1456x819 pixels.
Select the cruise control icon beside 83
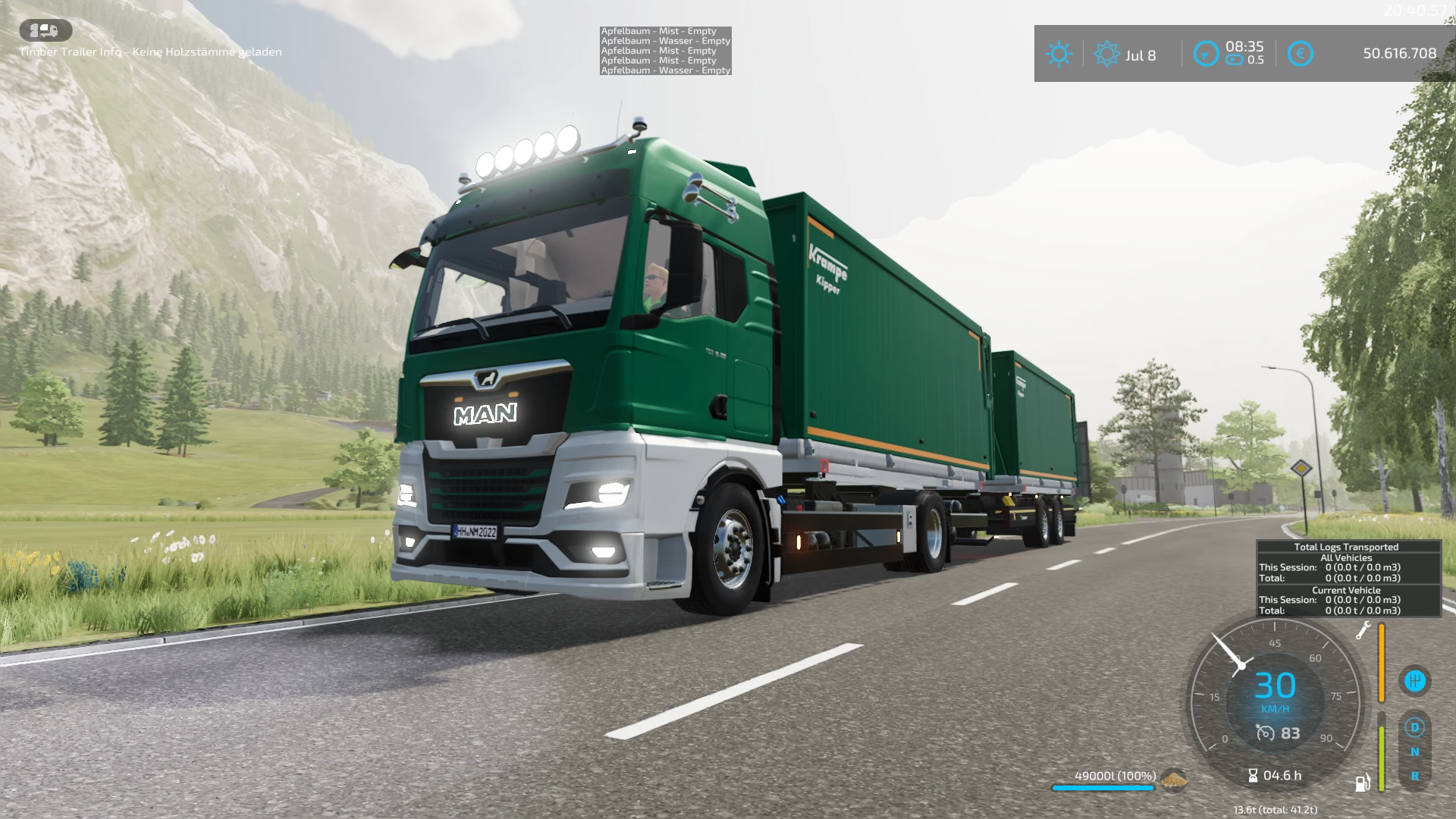pyautogui.click(x=1265, y=733)
